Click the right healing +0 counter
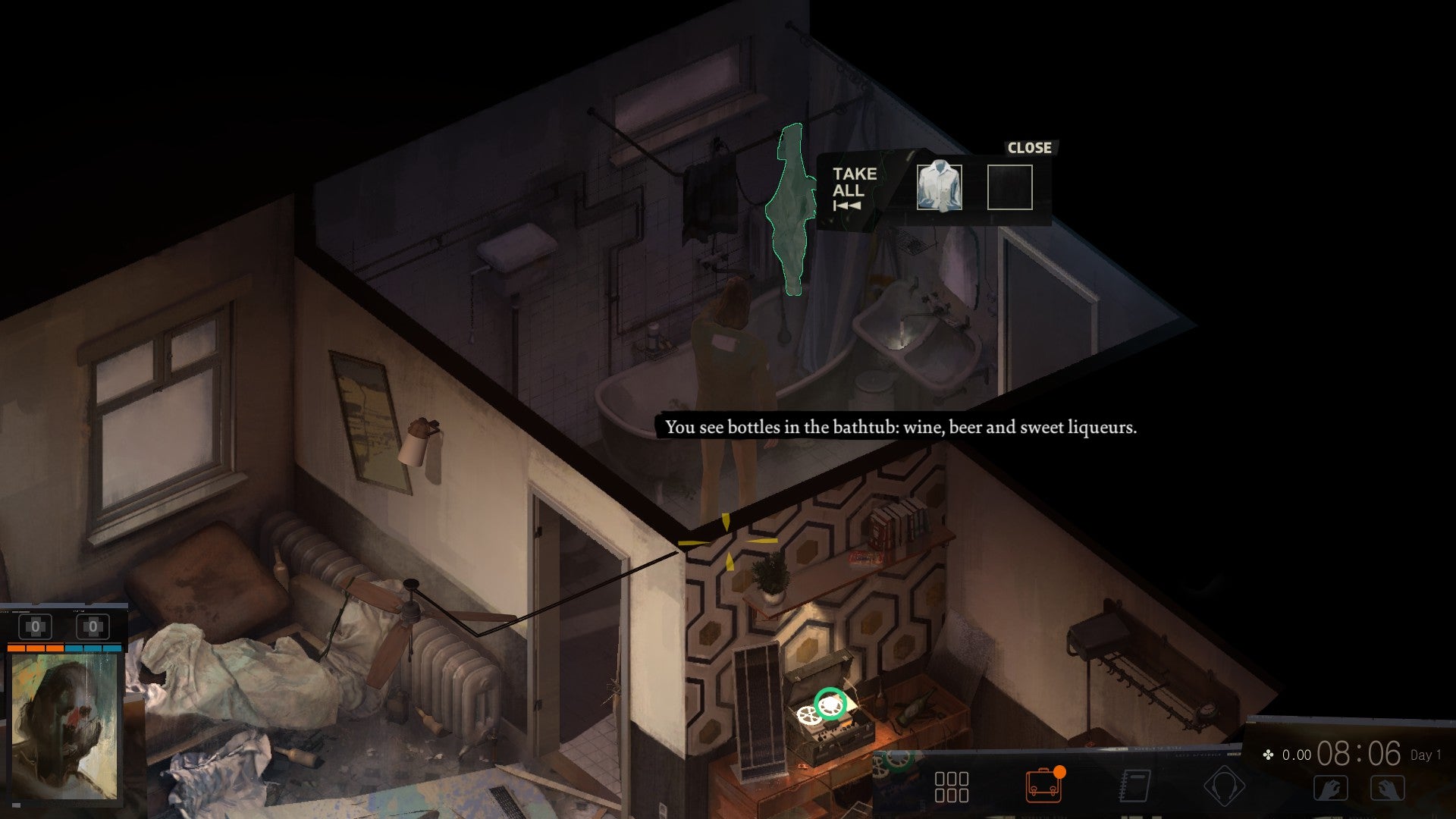Image resolution: width=1456 pixels, height=819 pixels. pyautogui.click(x=93, y=626)
